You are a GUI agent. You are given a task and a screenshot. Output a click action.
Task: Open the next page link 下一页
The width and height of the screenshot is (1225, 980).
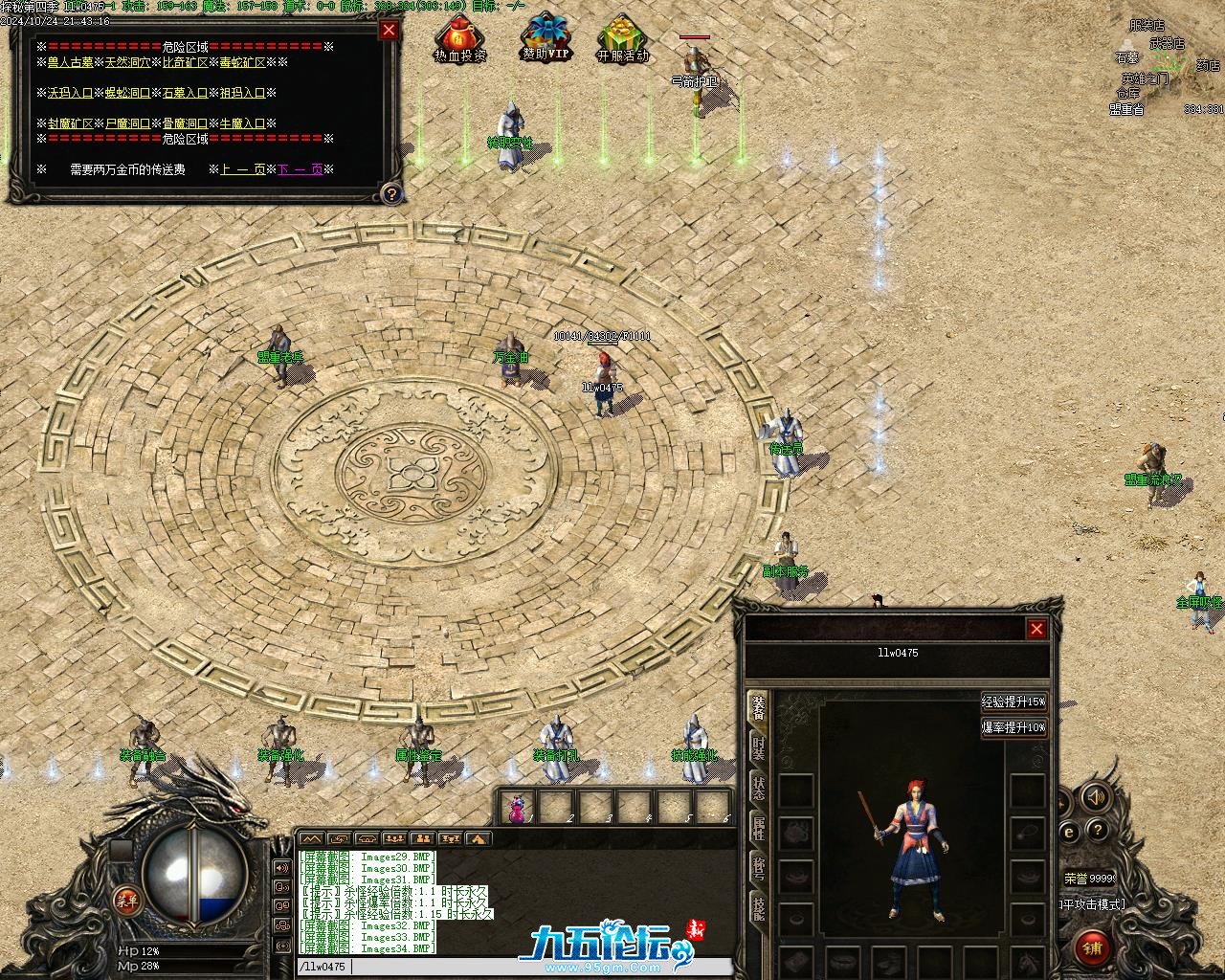pyautogui.click(x=301, y=169)
